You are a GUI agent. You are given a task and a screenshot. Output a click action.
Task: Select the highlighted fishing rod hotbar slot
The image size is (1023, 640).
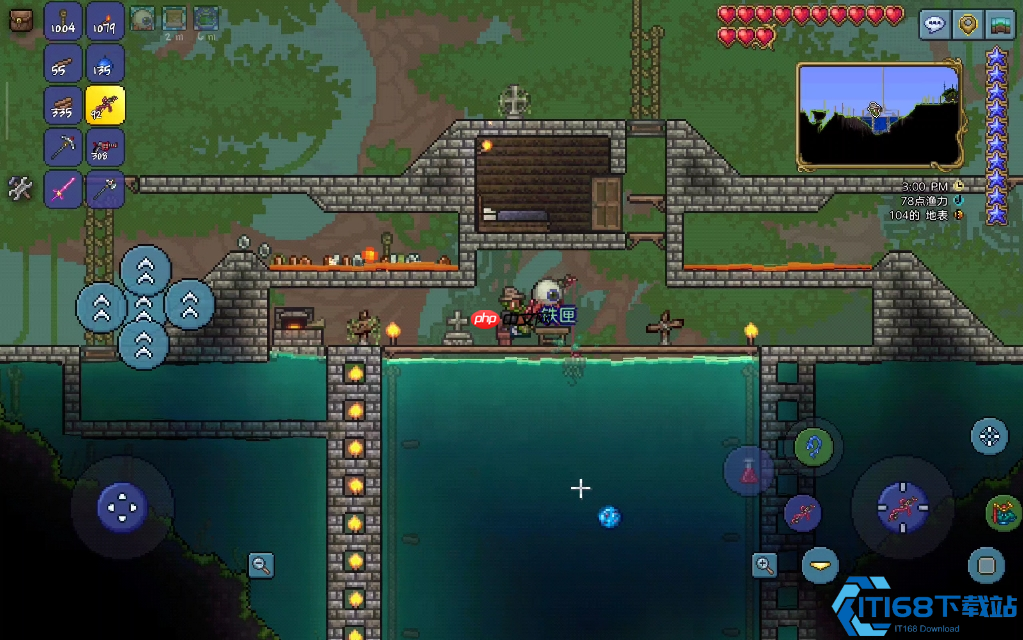click(x=105, y=104)
